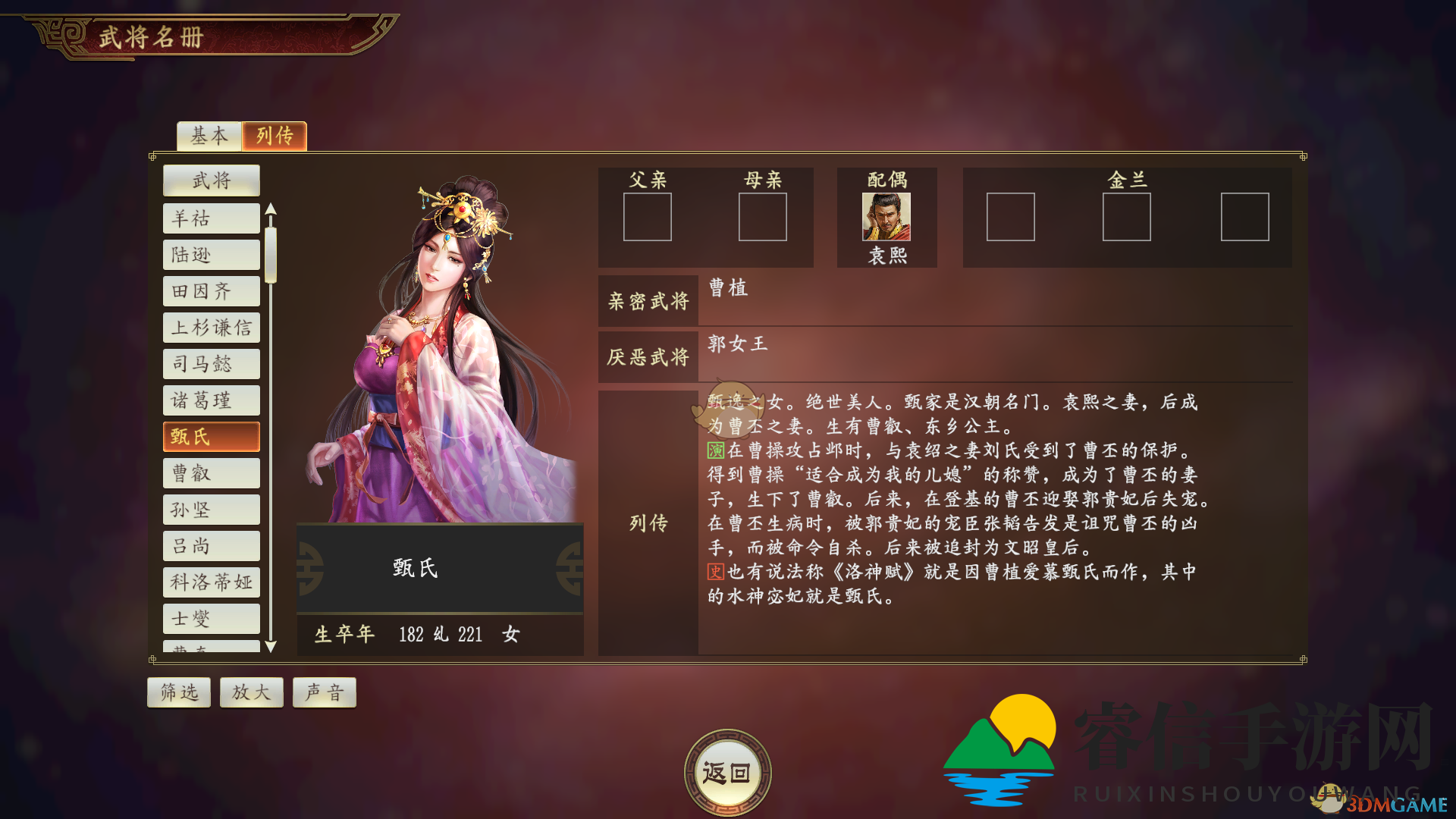Image resolution: width=1456 pixels, height=819 pixels.
Task: Select 曹叡 from the roster
Action: pyautogui.click(x=211, y=472)
